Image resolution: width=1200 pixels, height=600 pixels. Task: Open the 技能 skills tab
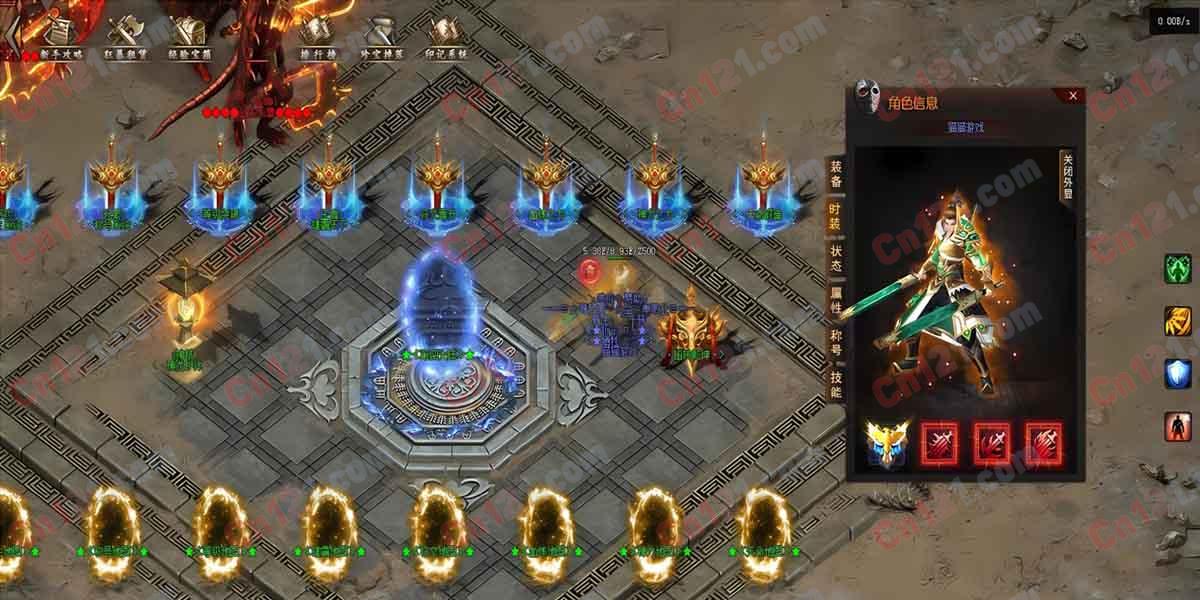[x=836, y=383]
